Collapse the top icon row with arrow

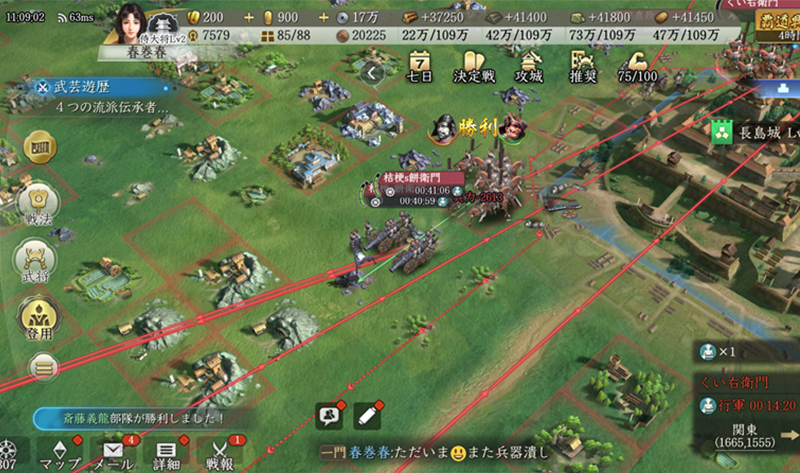point(372,72)
